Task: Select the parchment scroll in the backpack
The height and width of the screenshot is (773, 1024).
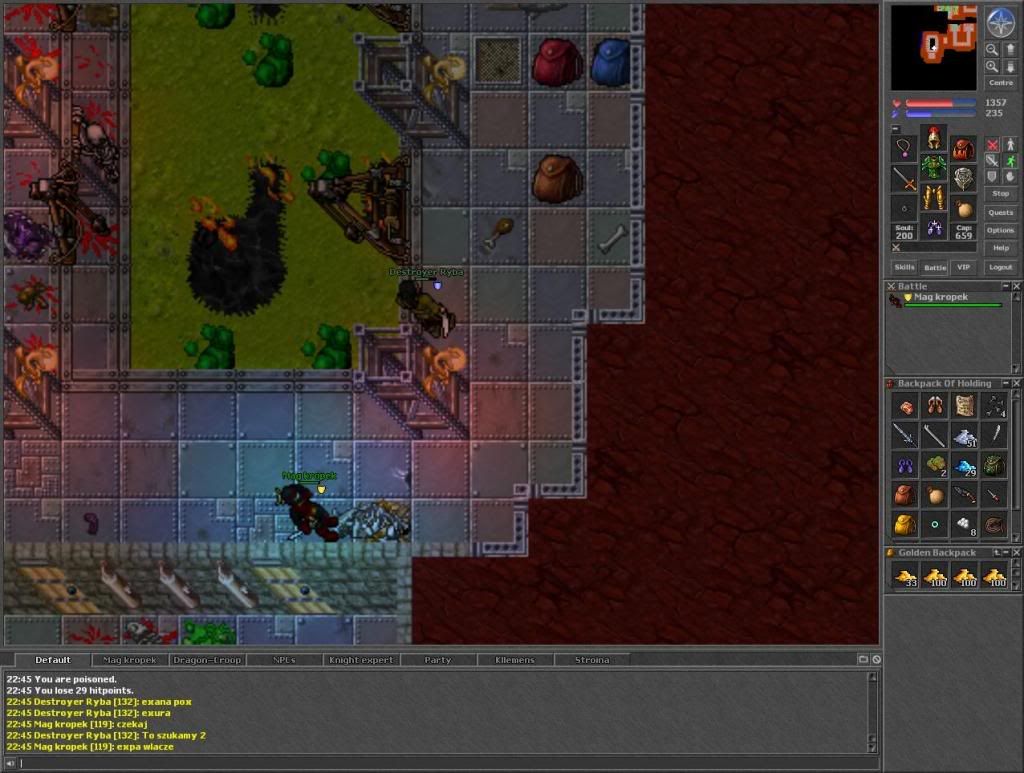Action: [x=964, y=406]
